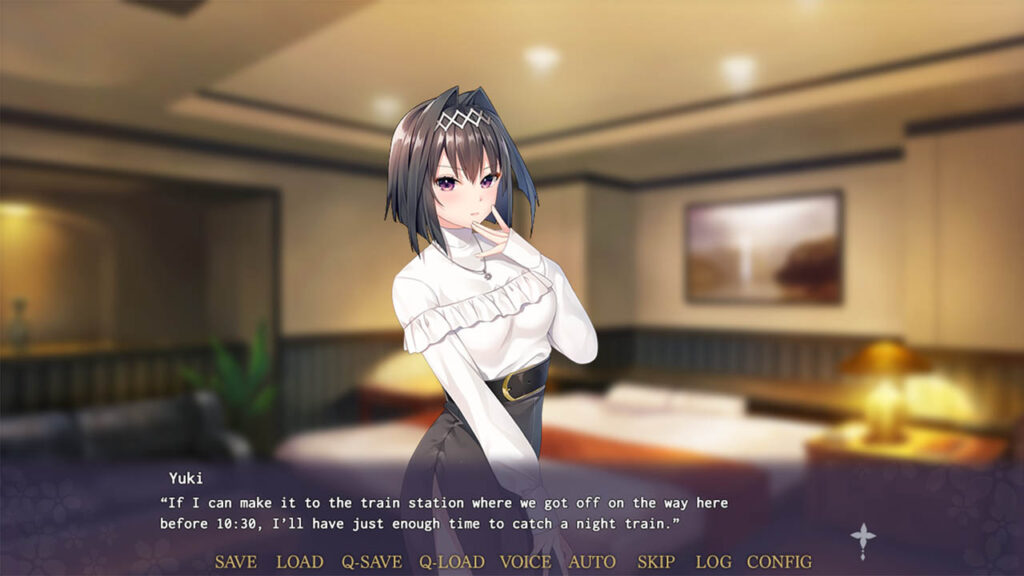Click the SAVE button
1024x576 pixels.
coord(236,562)
